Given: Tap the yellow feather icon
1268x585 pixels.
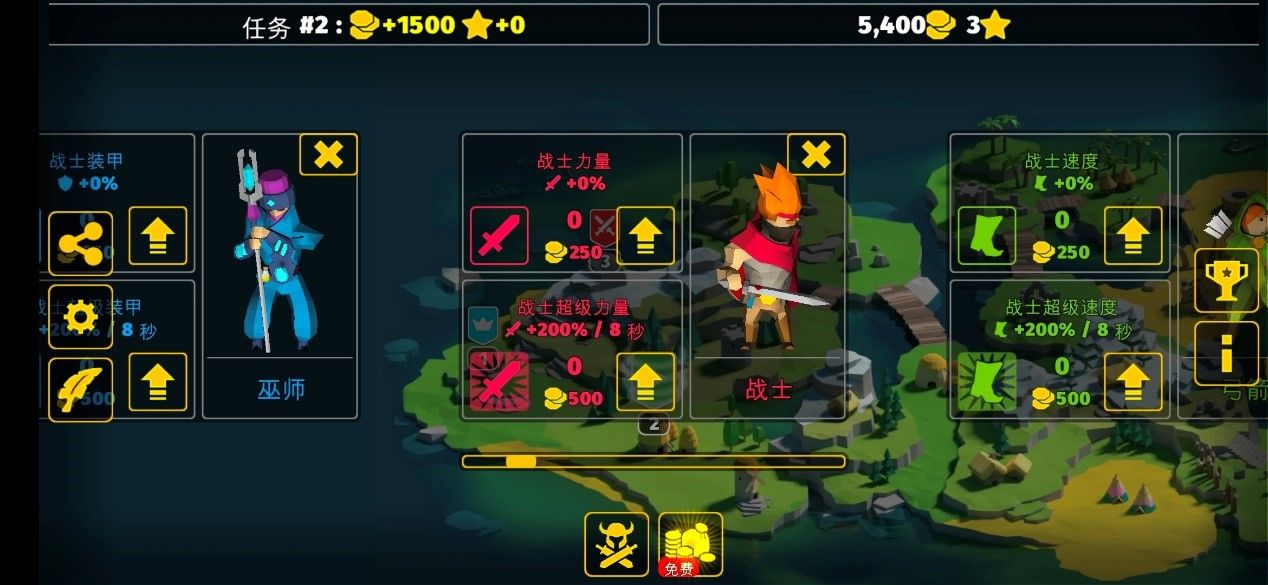Looking at the screenshot, I should 80,390.
